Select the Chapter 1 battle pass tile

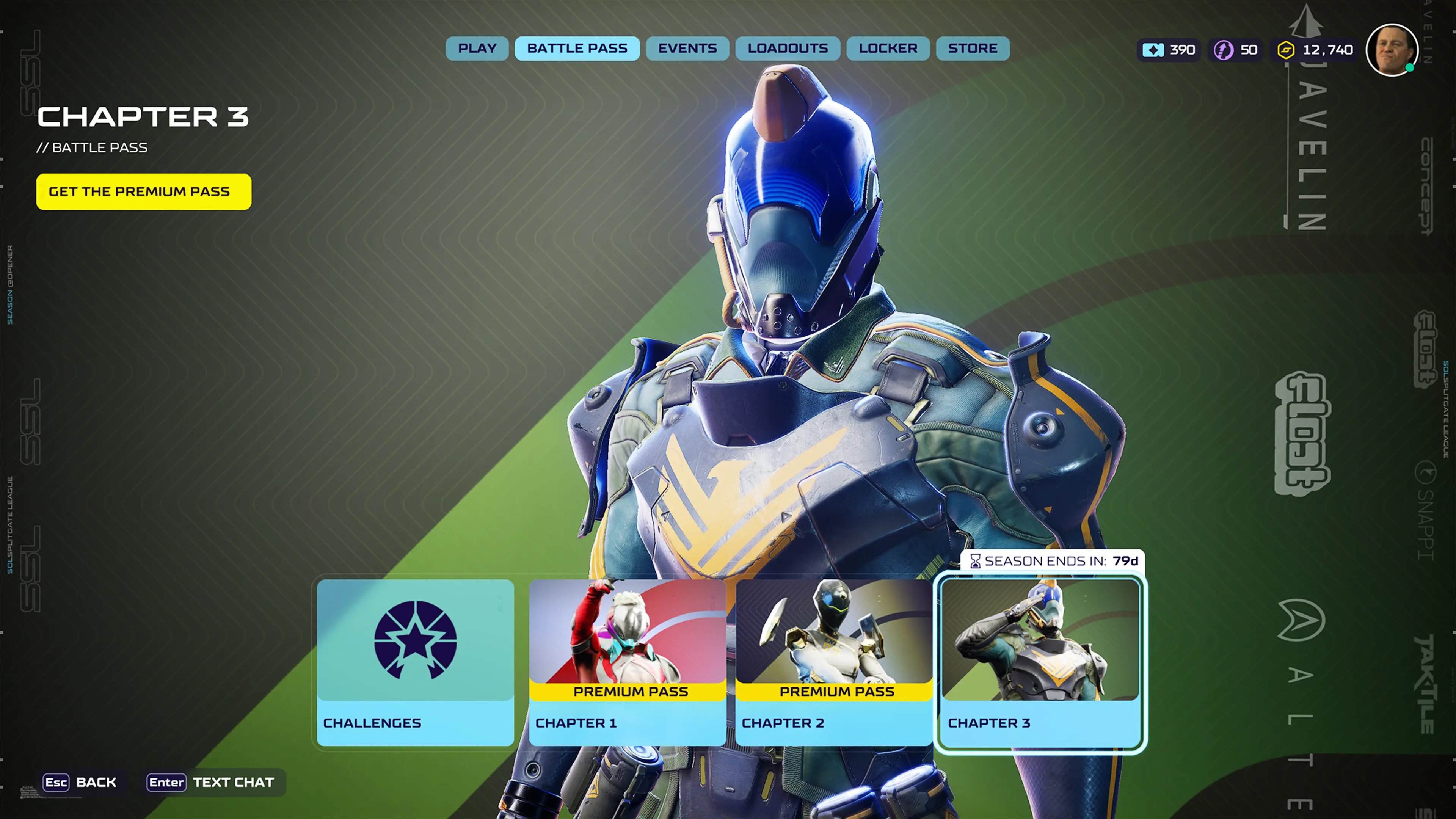pyautogui.click(x=628, y=662)
